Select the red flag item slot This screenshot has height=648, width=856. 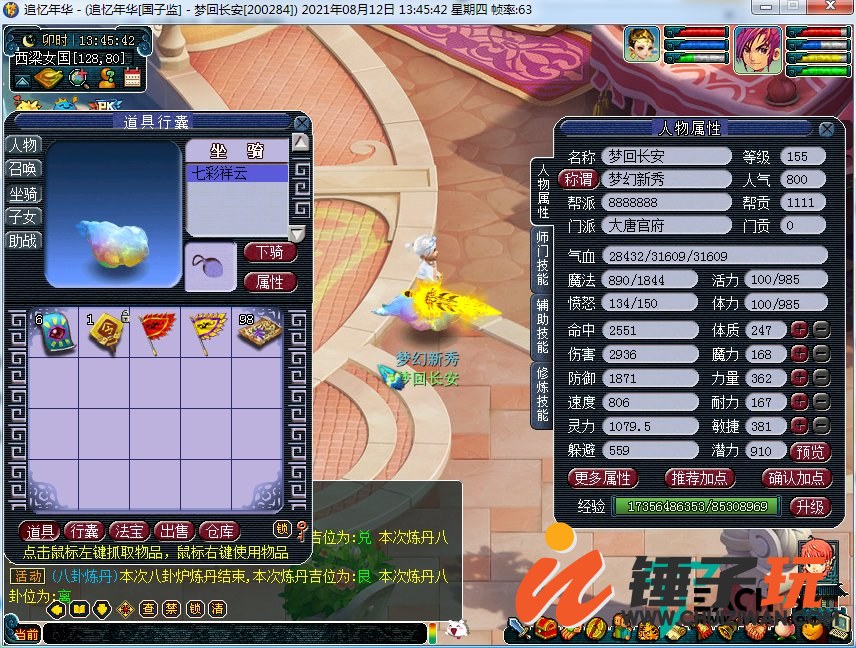coord(156,334)
